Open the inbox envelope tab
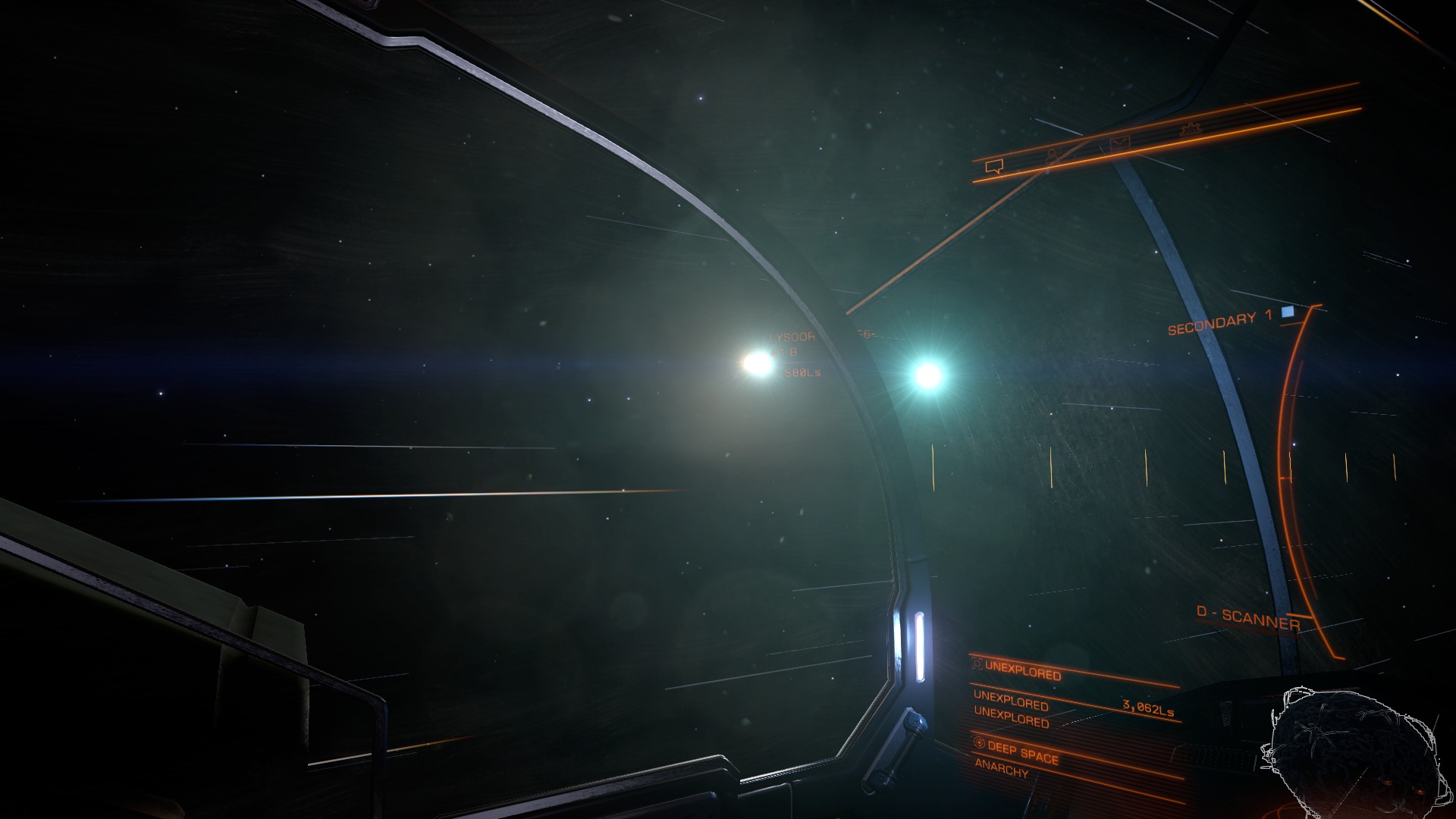This screenshot has height=819, width=1456. [1119, 143]
